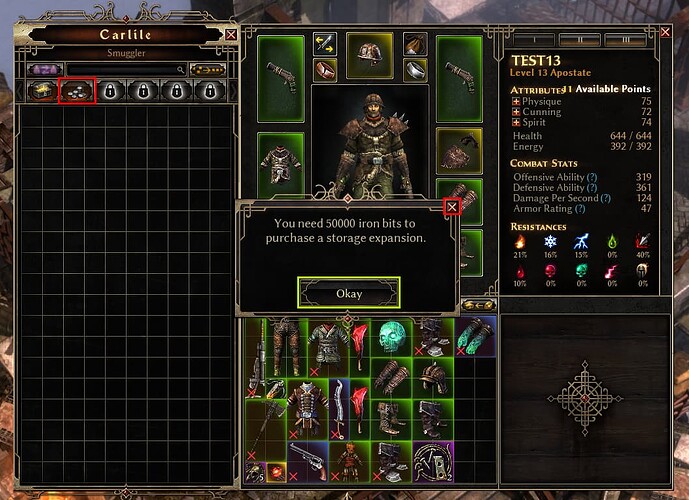
Task: Select the equipped shoulder armor slot
Action: [x=459, y=150]
